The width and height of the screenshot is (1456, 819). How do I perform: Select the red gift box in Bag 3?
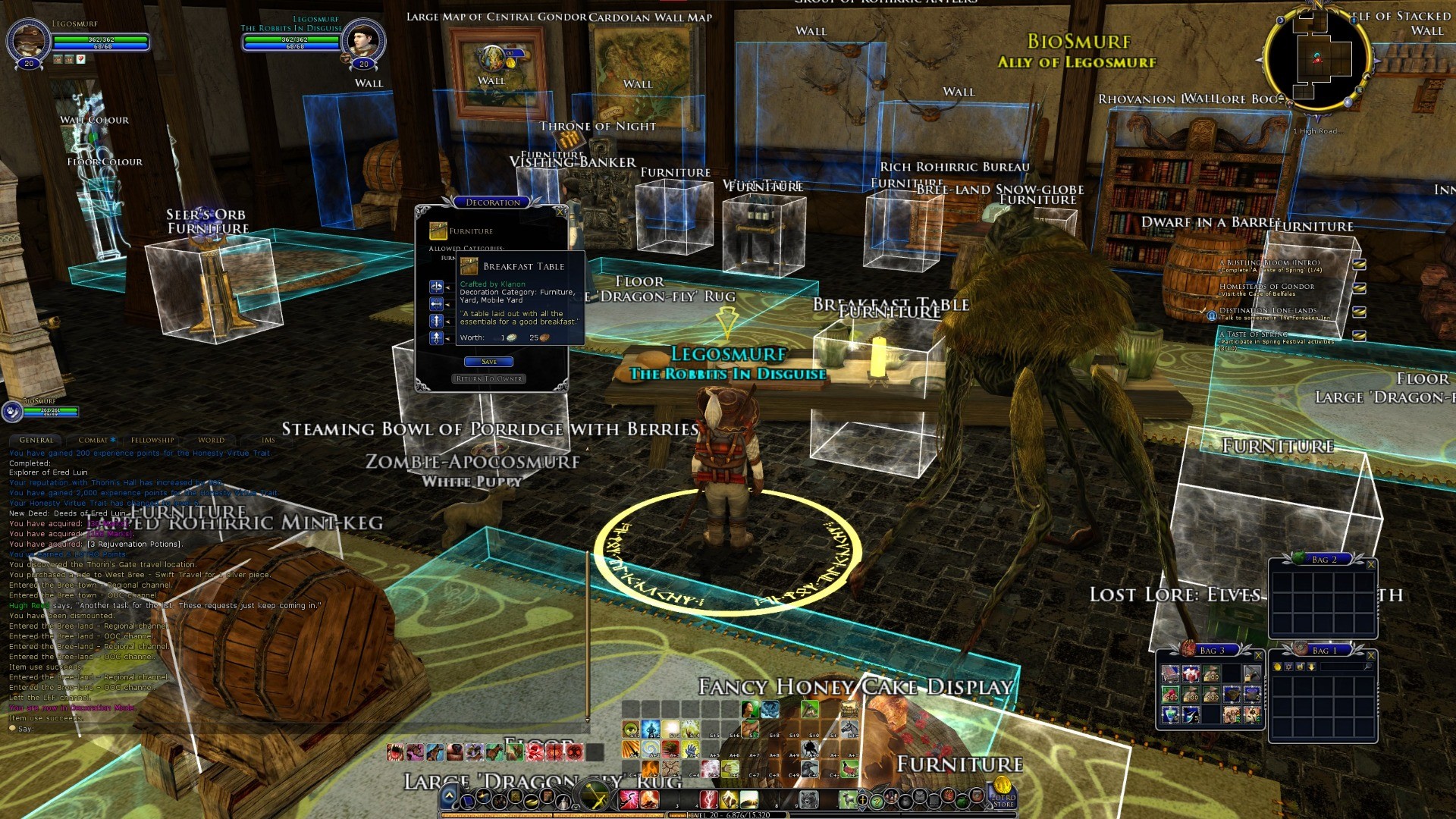click(1191, 673)
